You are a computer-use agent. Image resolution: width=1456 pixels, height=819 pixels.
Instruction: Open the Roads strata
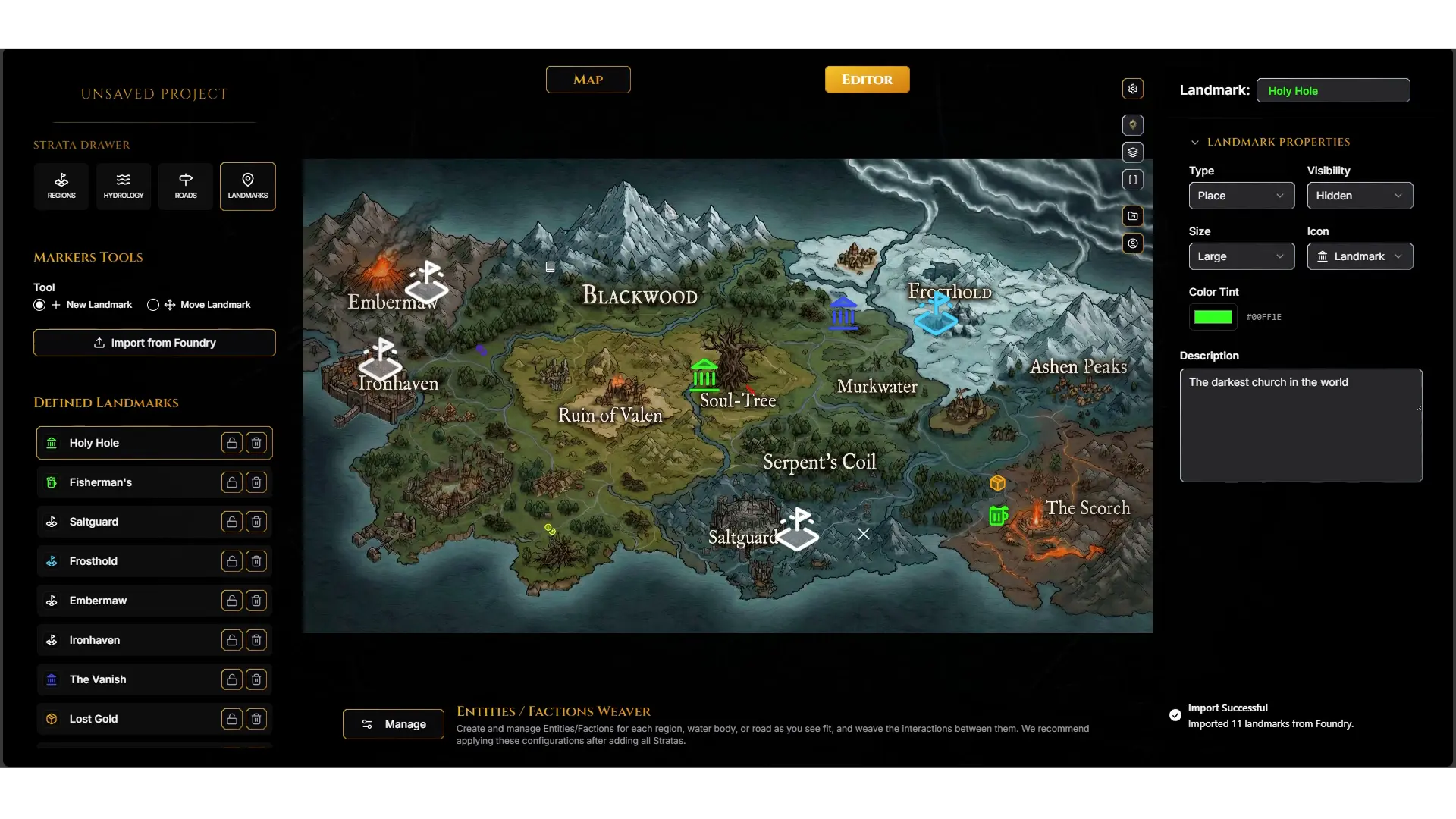coord(186,187)
